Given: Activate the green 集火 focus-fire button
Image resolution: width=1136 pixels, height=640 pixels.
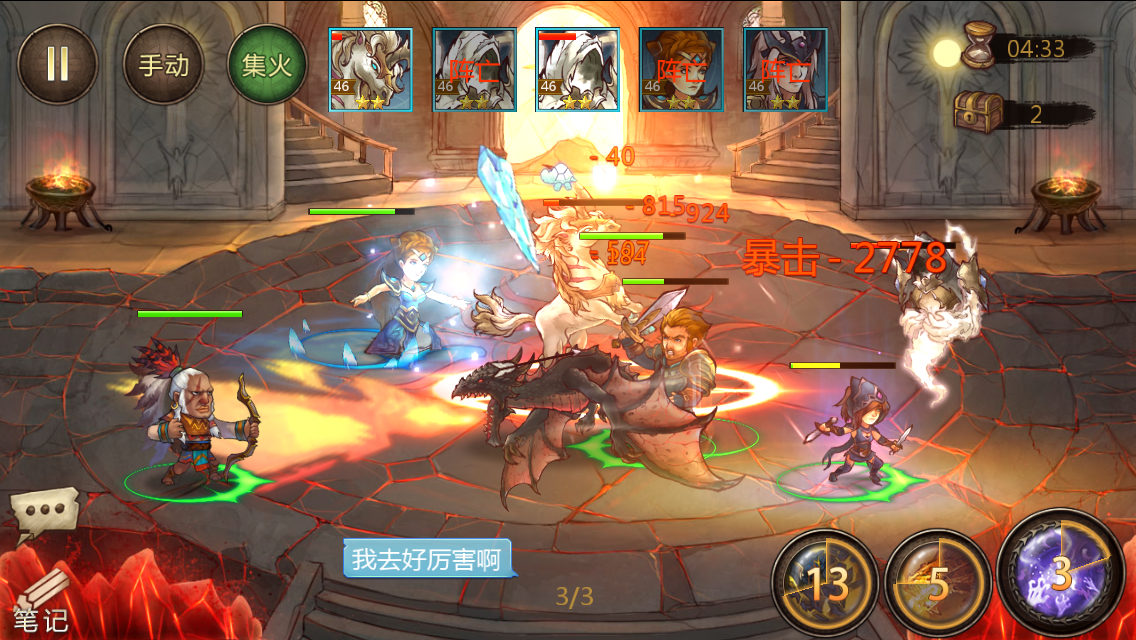Looking at the screenshot, I should [267, 65].
